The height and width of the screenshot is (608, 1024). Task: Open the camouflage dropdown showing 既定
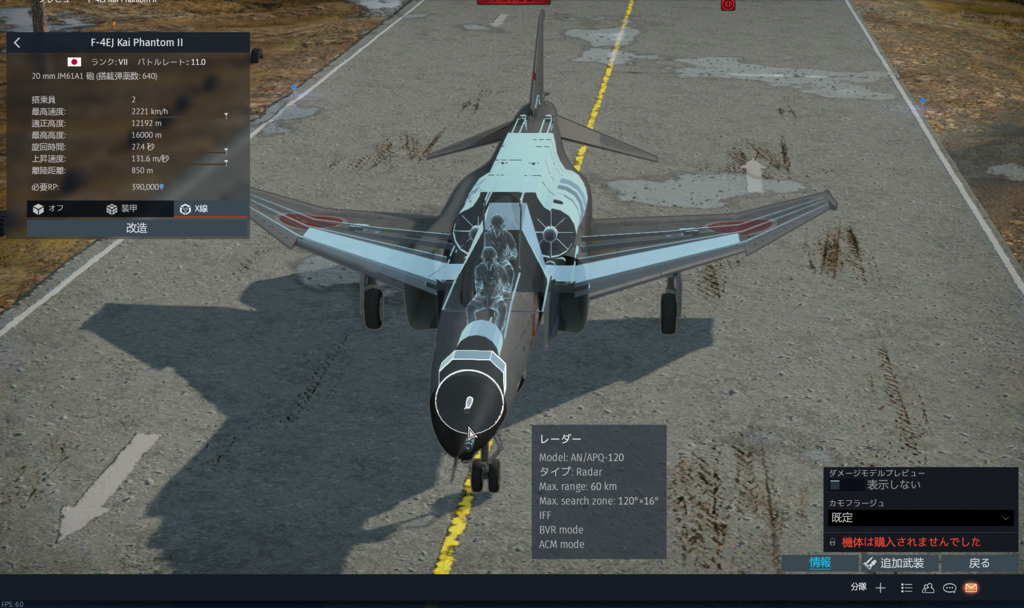pyautogui.click(x=921, y=518)
